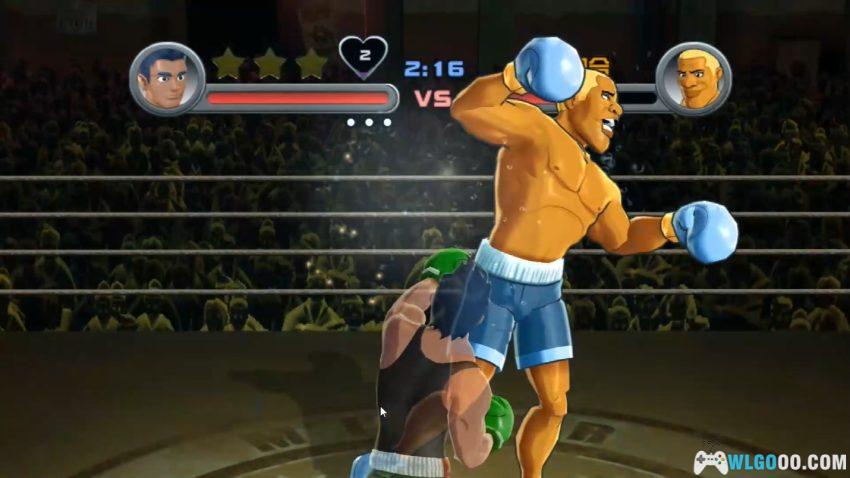Click the heart stamina icon
This screenshot has width=850, height=478.
click(x=363, y=56)
